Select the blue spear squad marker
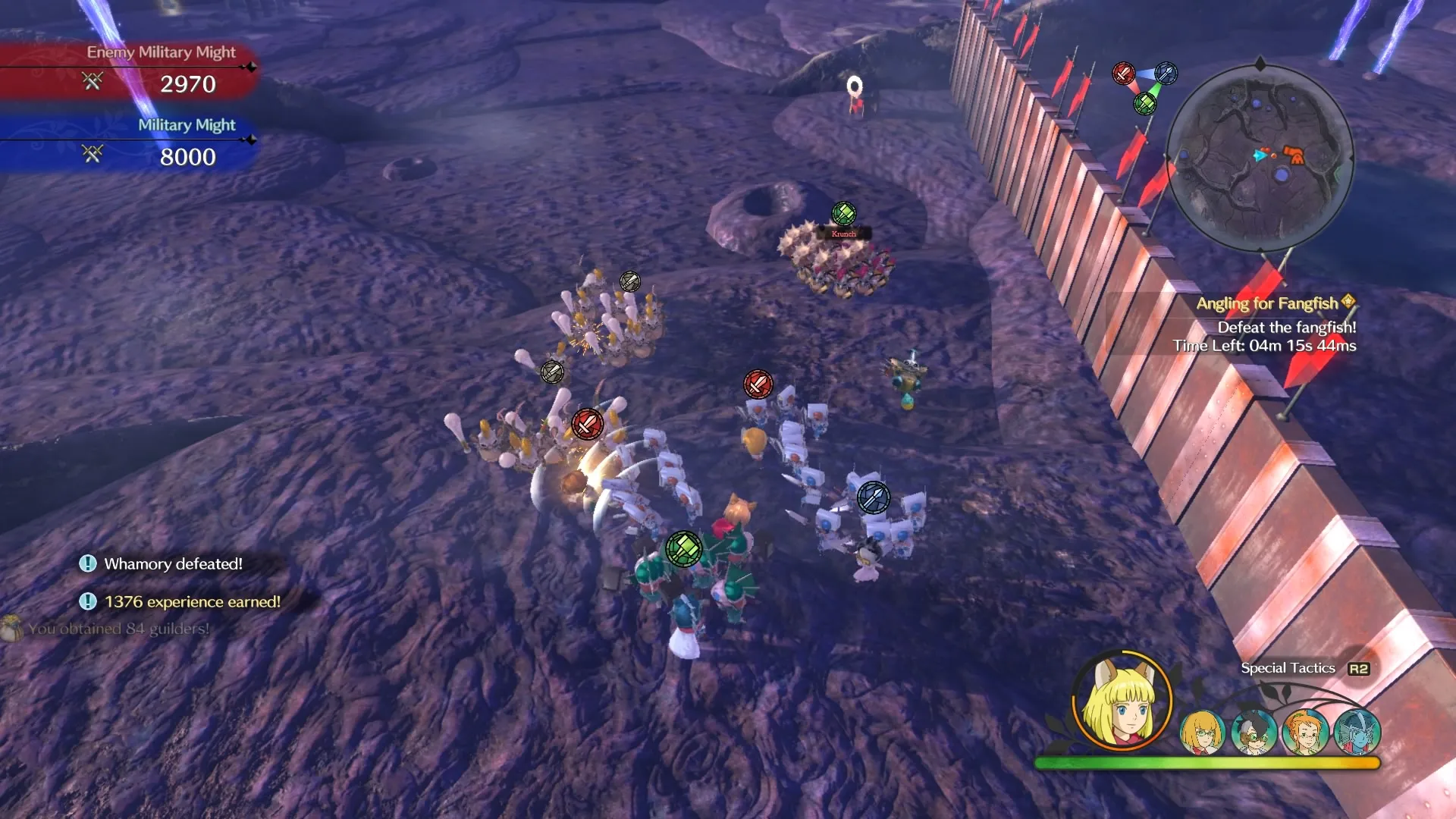This screenshot has height=819, width=1456. (873, 497)
